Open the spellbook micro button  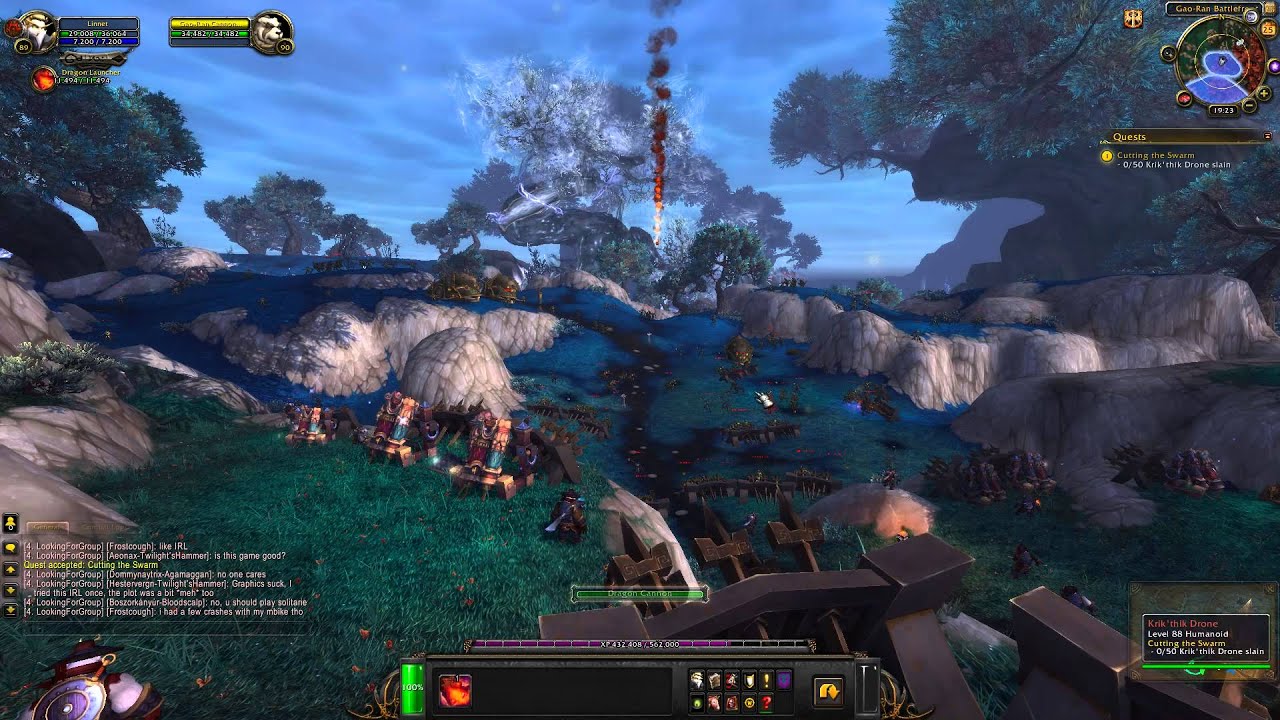pyautogui.click(x=714, y=680)
